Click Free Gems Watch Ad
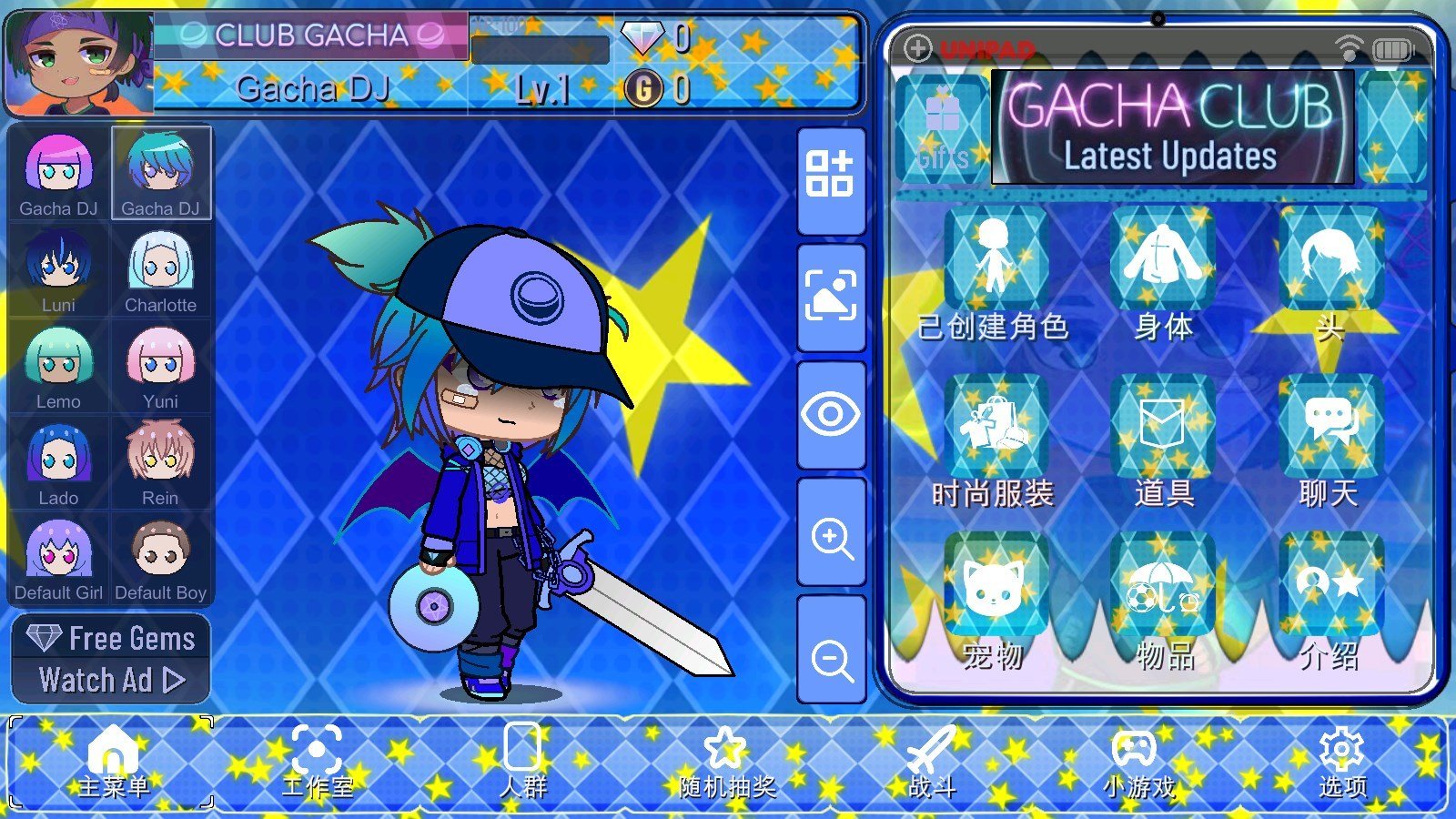 [111, 658]
